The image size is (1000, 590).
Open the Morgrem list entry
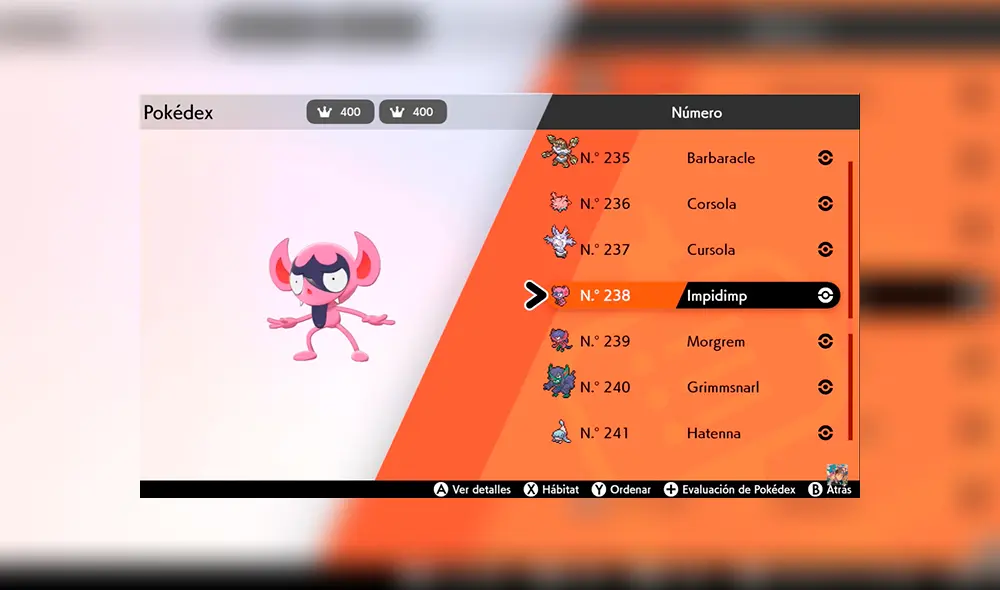pos(714,342)
